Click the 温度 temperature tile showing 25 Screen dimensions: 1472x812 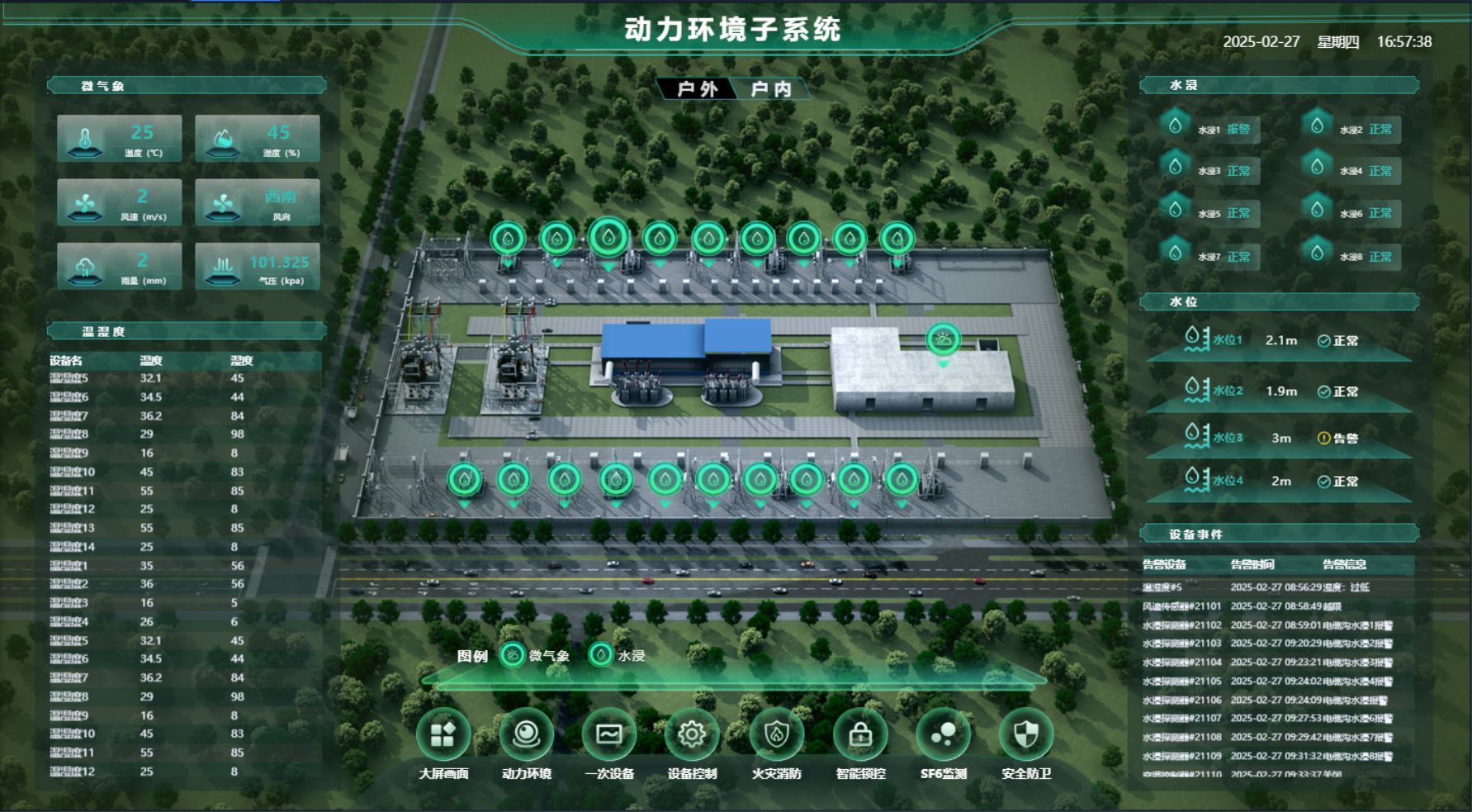(120, 137)
